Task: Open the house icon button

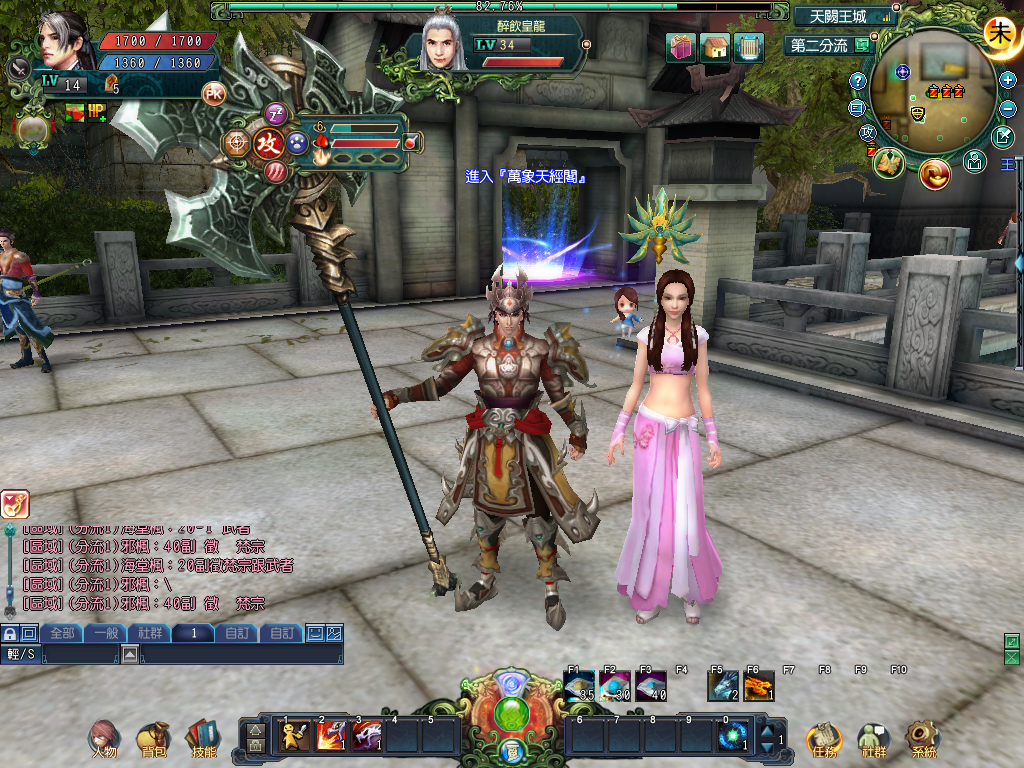Action: [715, 47]
